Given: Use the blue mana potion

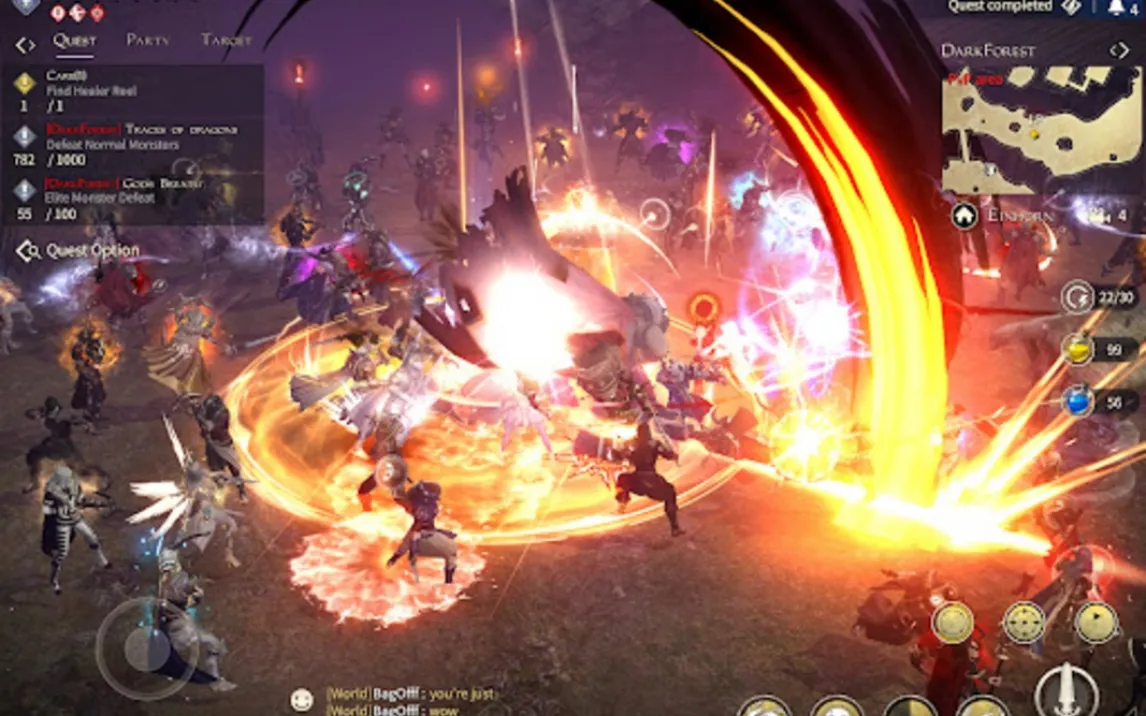Looking at the screenshot, I should (1078, 402).
